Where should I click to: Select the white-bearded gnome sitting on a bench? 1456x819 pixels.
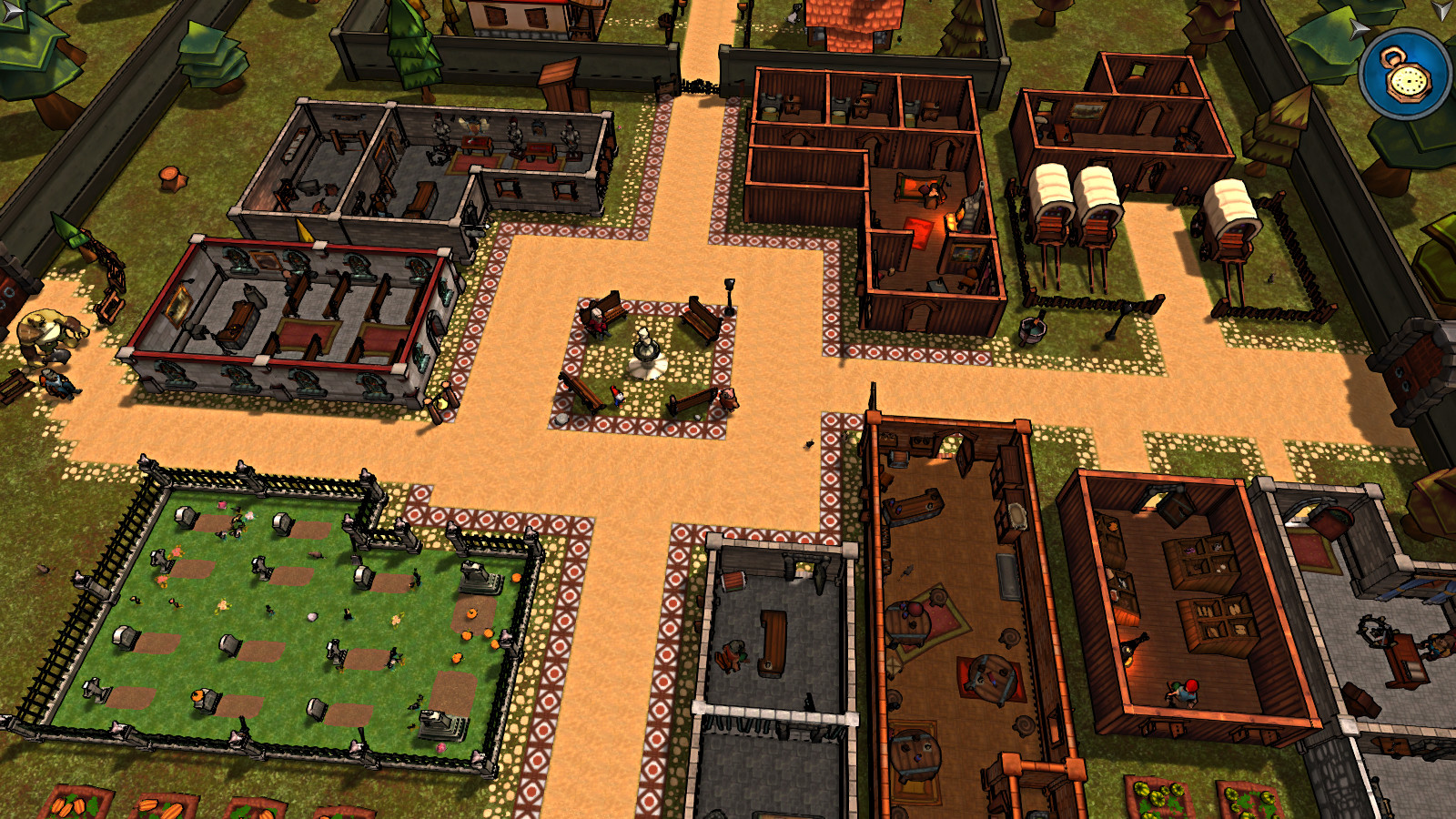point(597,322)
